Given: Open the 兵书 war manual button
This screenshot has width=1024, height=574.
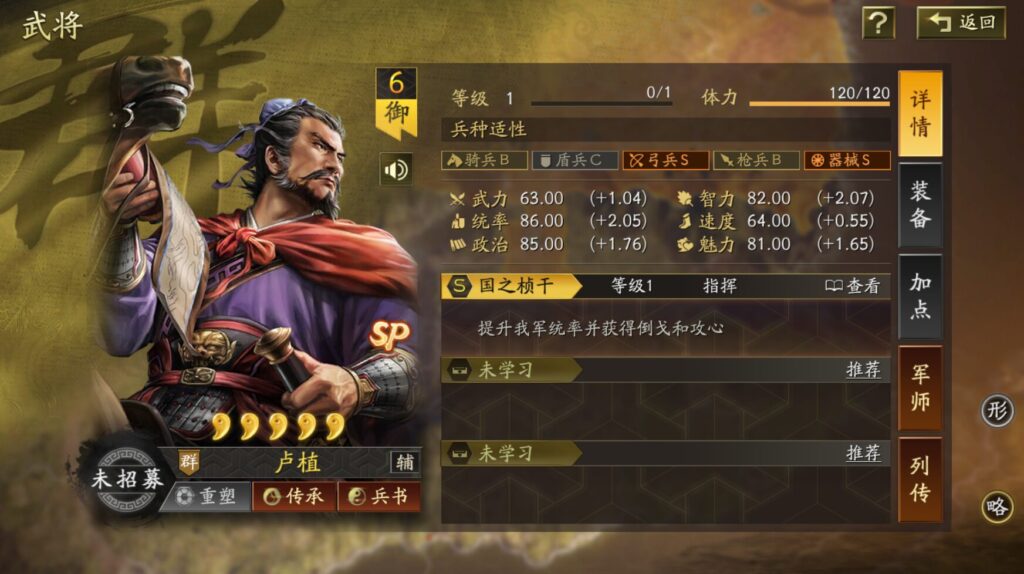Looking at the screenshot, I should (378, 496).
